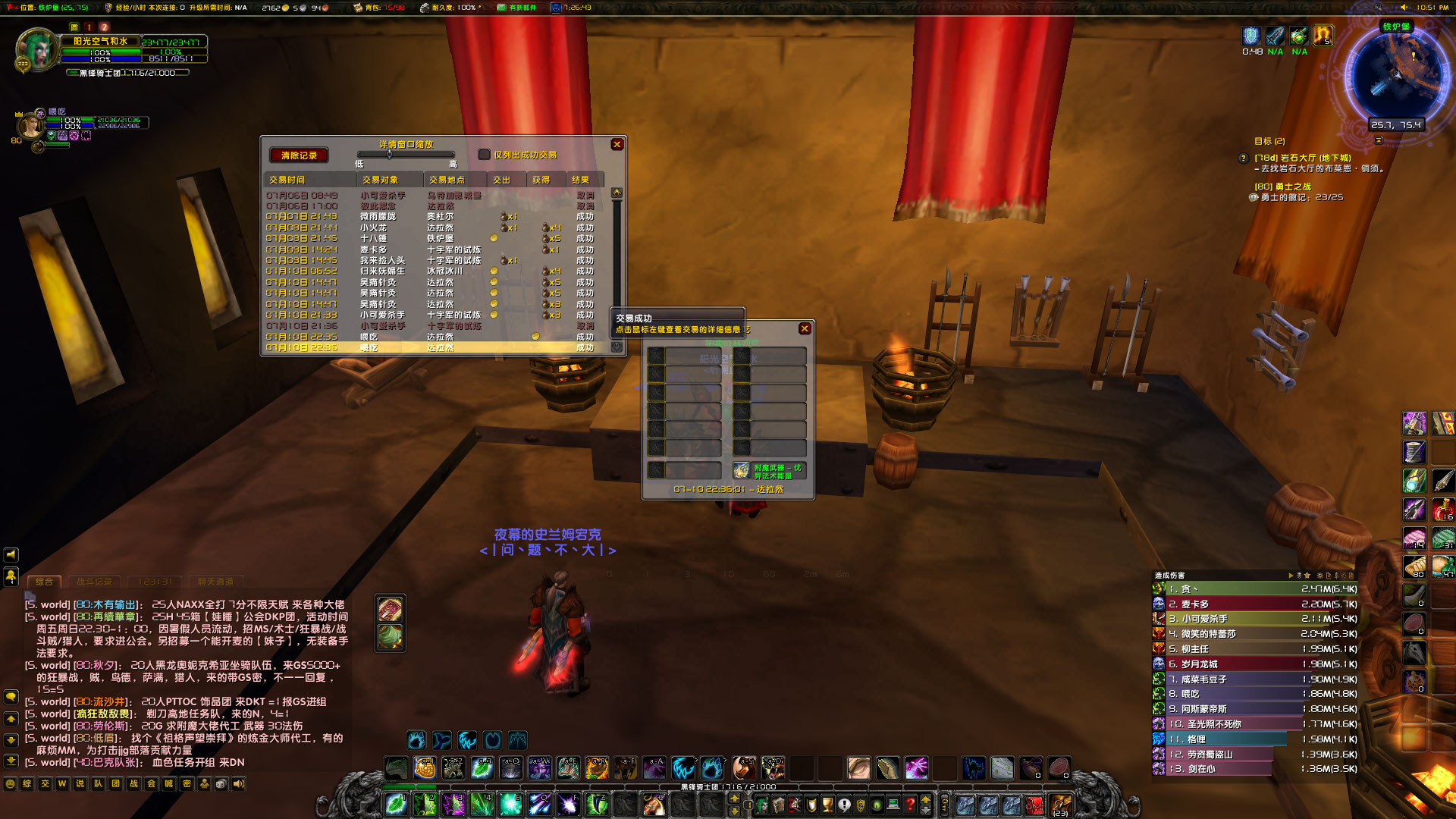Click the new mail icon on the top bar
The height and width of the screenshot is (819, 1456).
point(500,8)
